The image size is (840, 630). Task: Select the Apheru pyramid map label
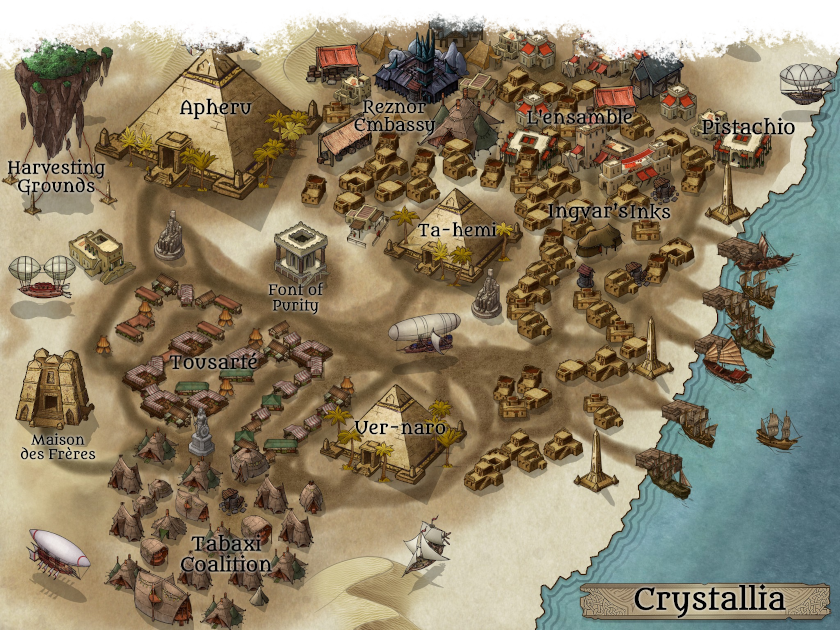click(215, 106)
